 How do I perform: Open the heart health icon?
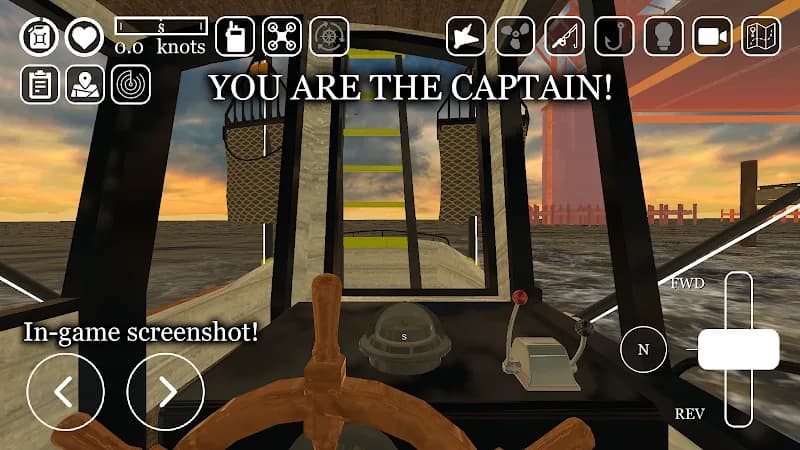point(85,37)
